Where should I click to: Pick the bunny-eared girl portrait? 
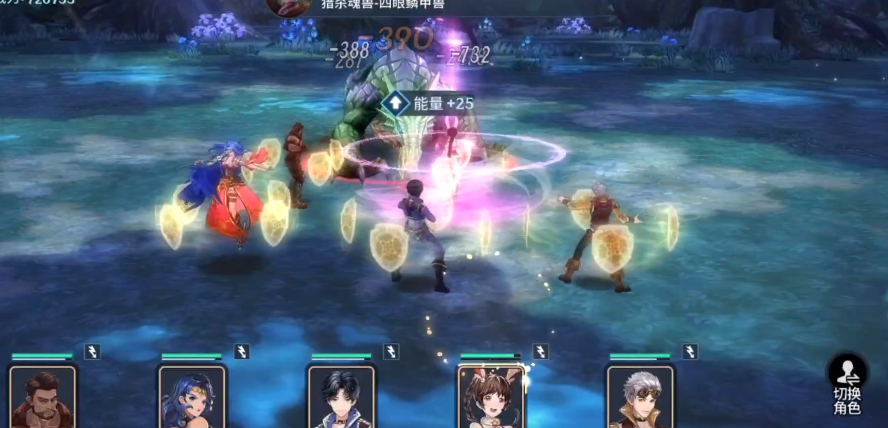click(491, 397)
